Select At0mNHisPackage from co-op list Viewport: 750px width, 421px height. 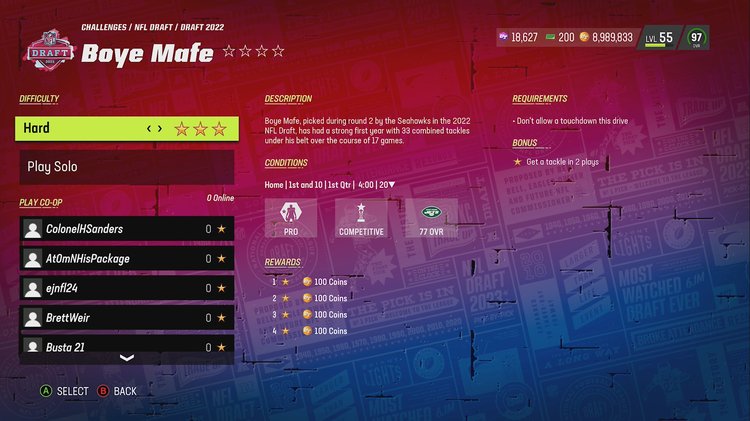coord(126,259)
